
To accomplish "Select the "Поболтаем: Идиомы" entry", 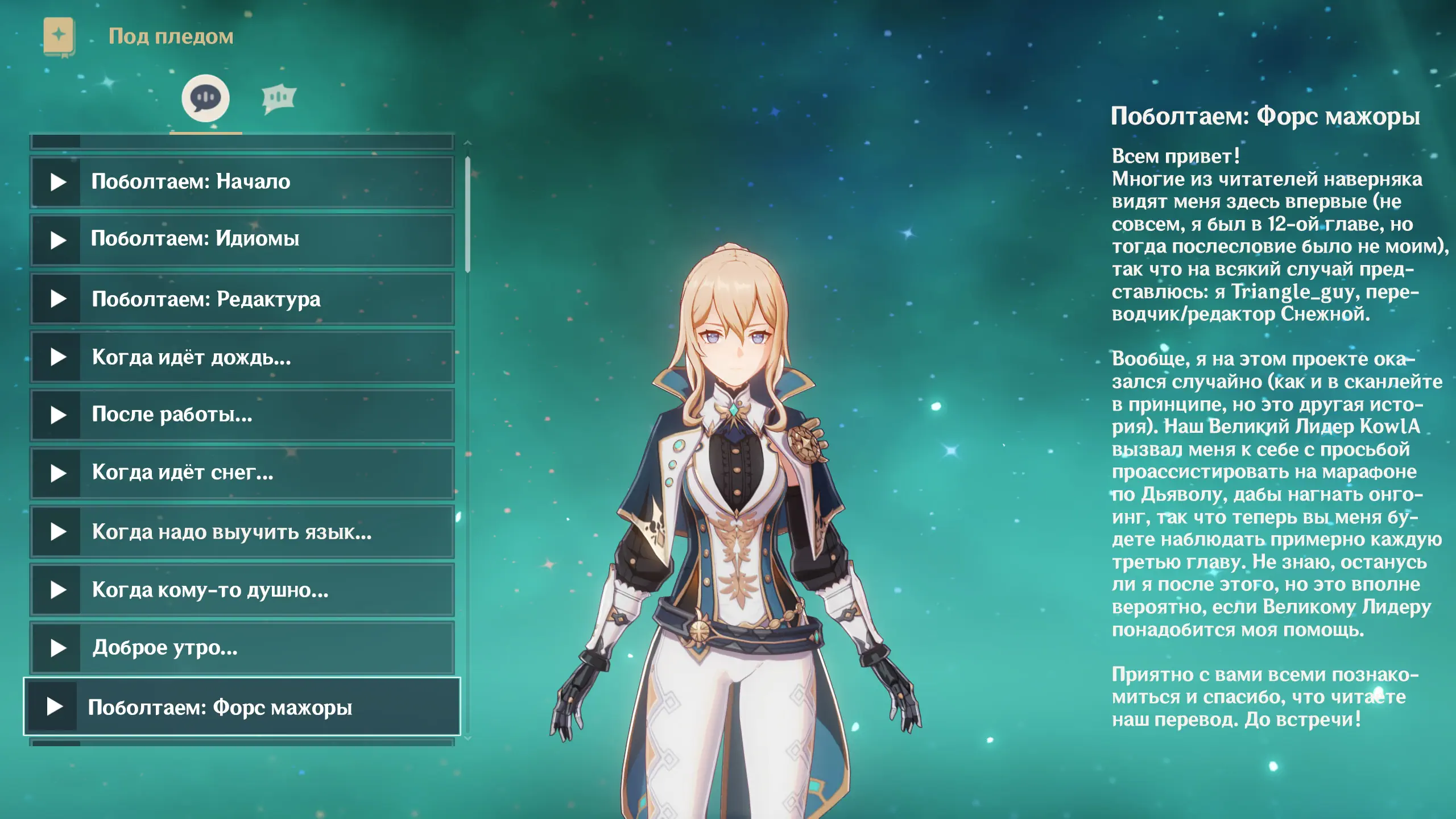I will click(x=242, y=240).
